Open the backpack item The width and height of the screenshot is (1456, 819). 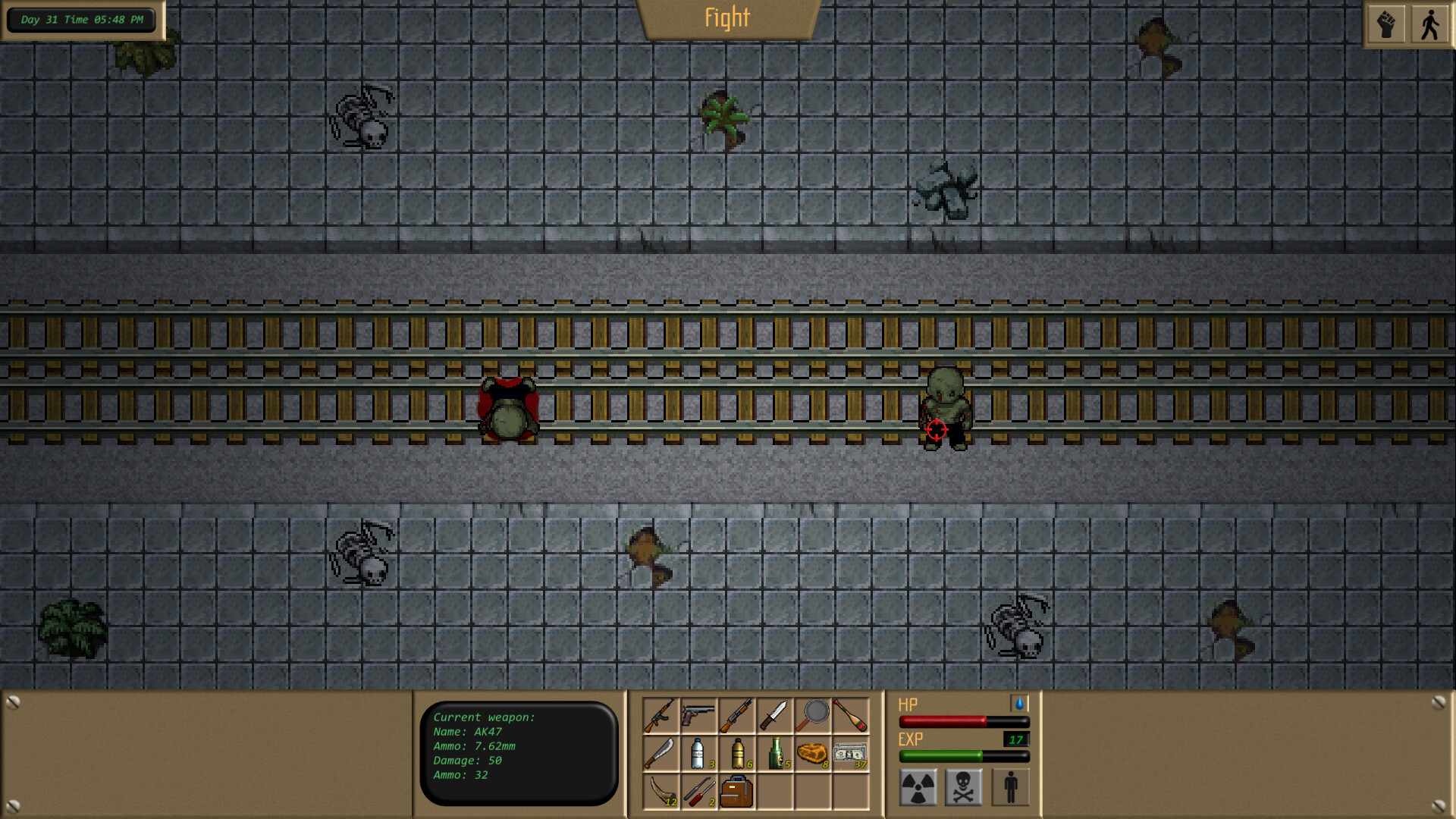[736, 791]
